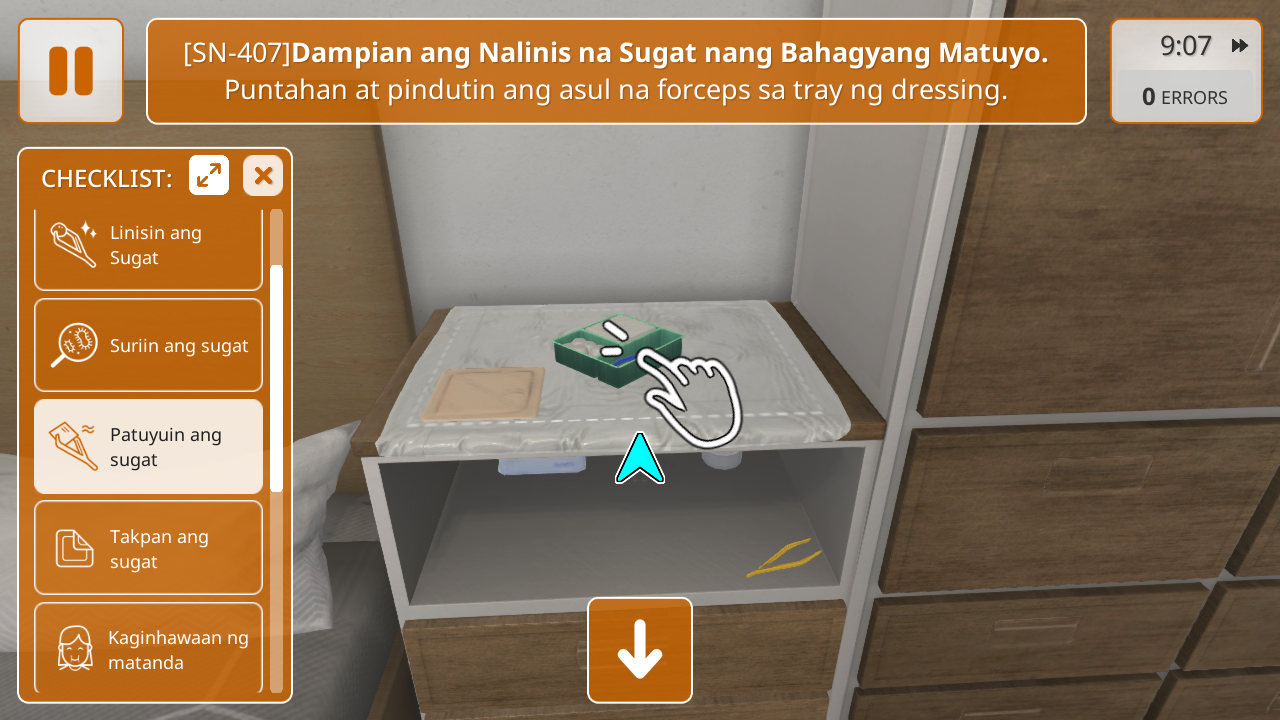Open the "Kaginhawaan ng matanda" checklist step
The image size is (1280, 720).
[x=148, y=648]
